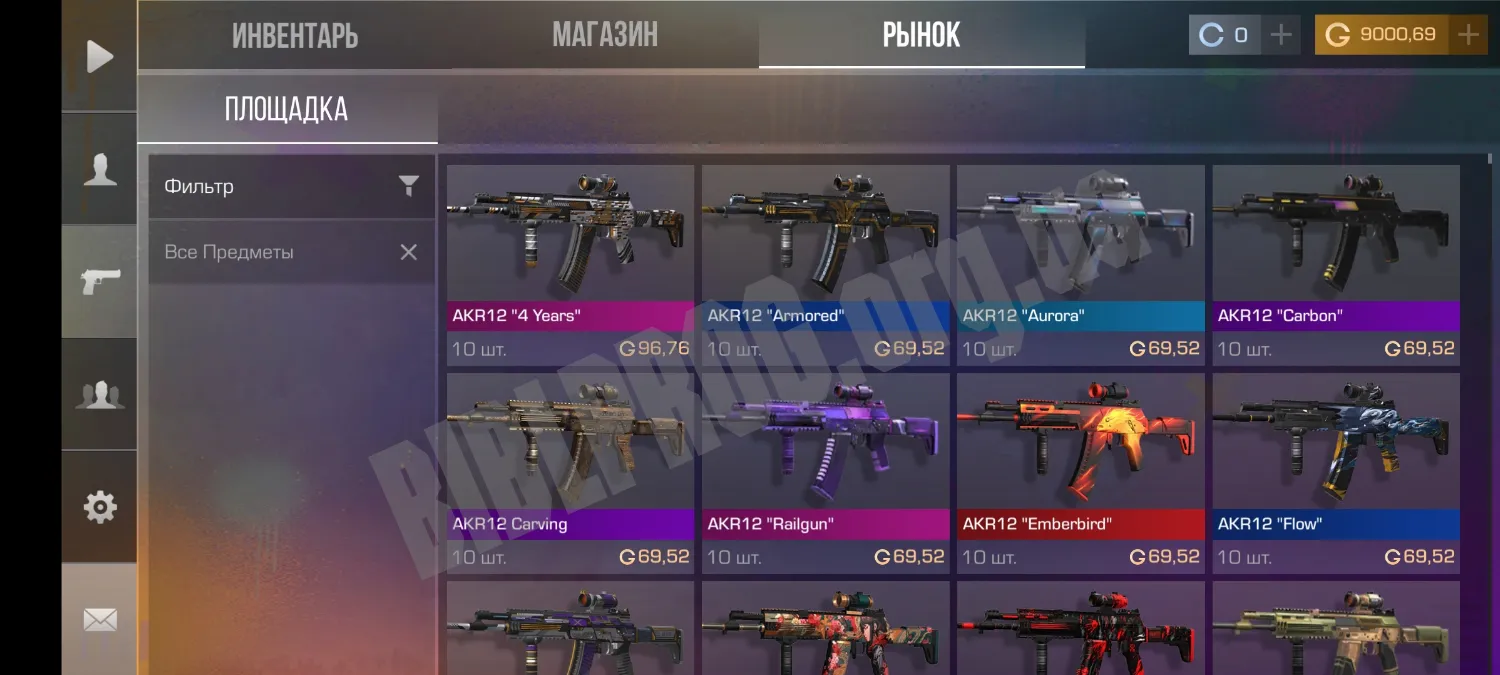Tap the play arrow icon

coord(99,56)
